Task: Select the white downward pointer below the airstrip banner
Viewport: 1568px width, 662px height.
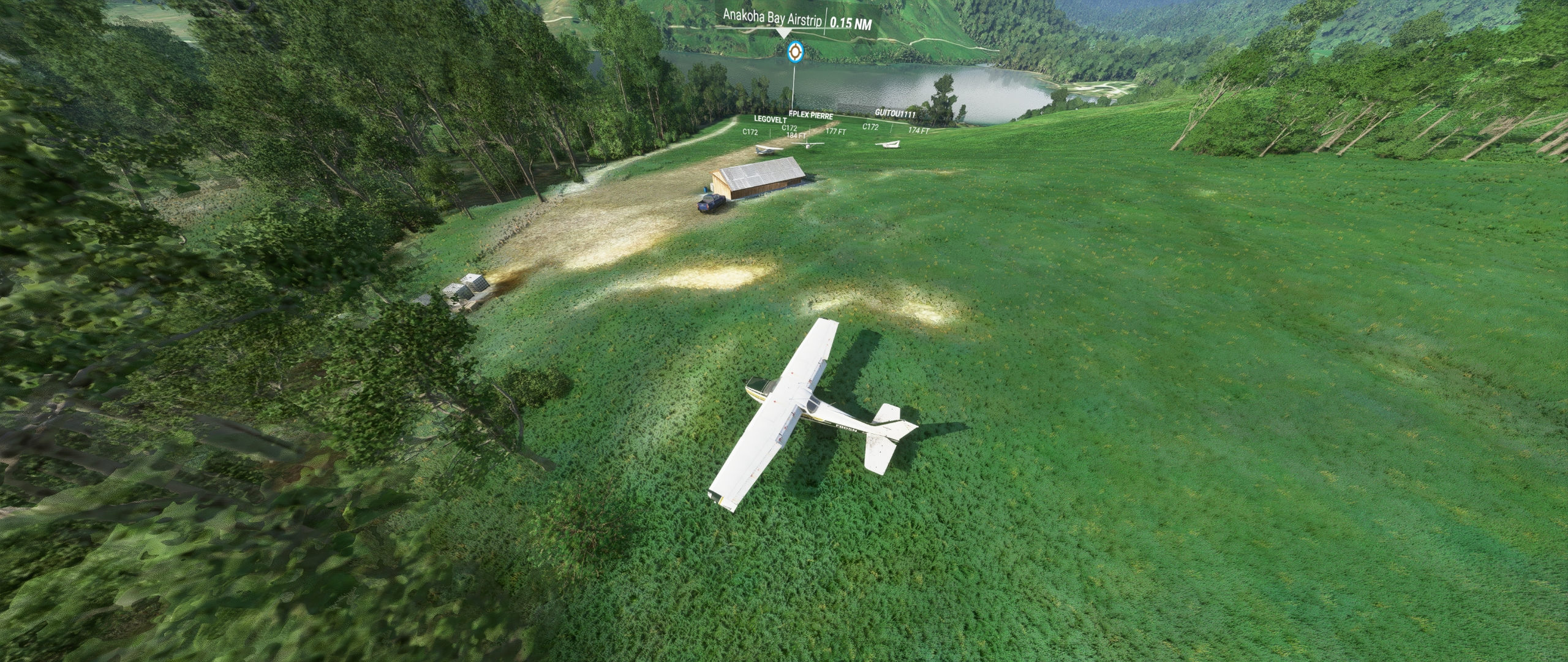Action: click(x=783, y=34)
